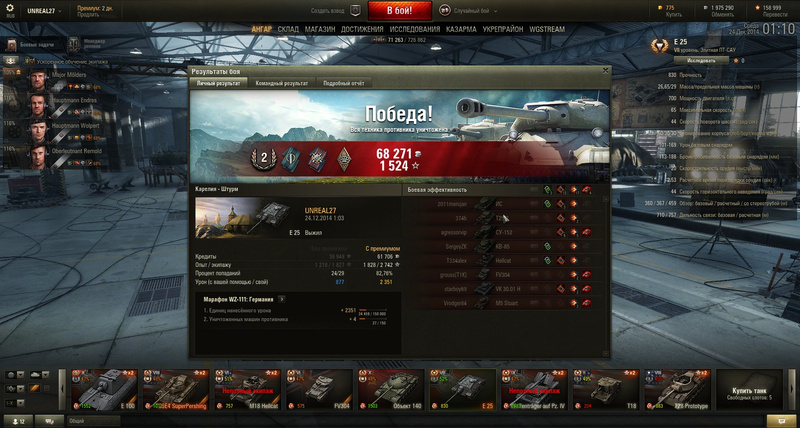Viewport: 800px width, 428px height.
Task: Close the battle results window
Action: pyautogui.click(x=605, y=71)
